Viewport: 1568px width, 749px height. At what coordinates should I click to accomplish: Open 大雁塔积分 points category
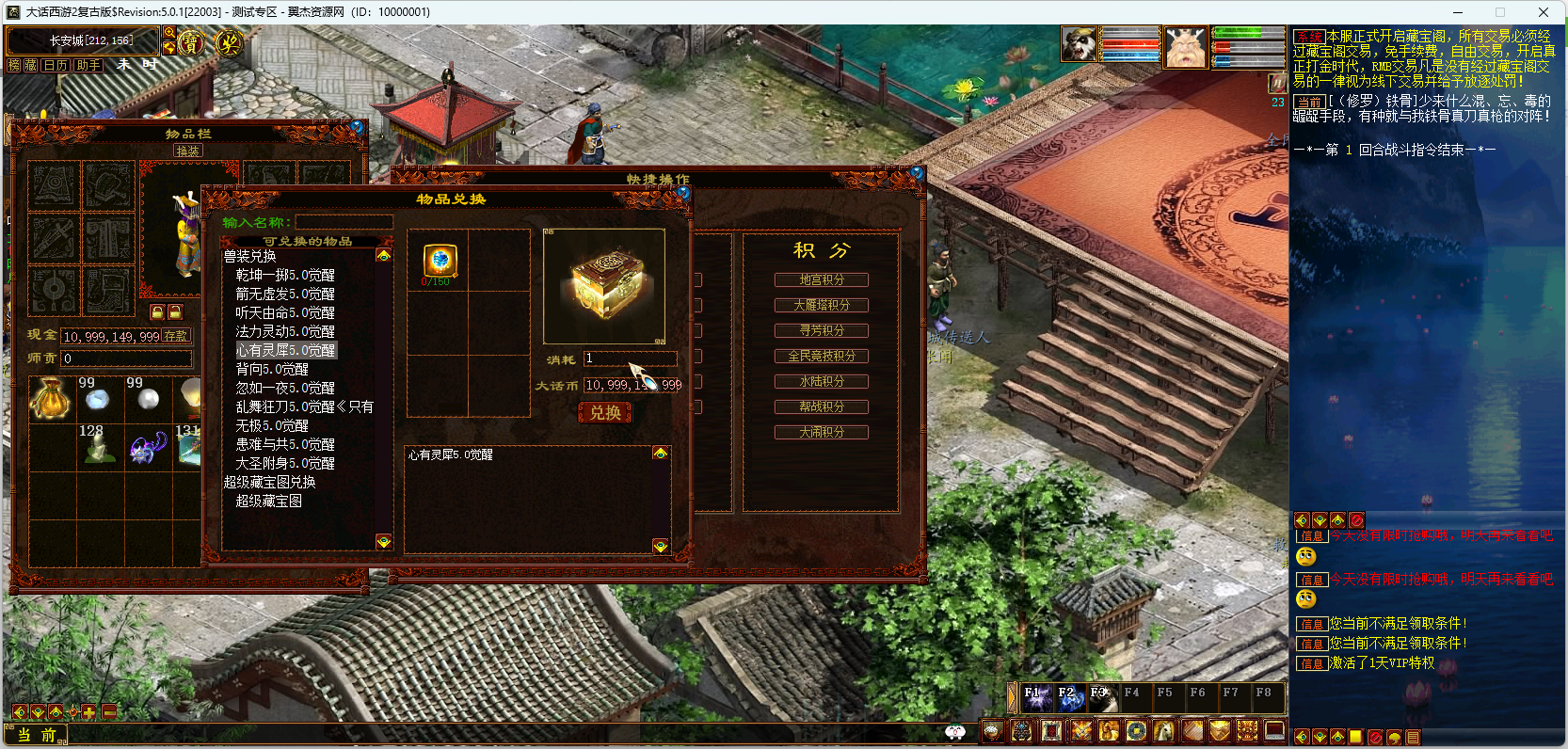[x=821, y=305]
